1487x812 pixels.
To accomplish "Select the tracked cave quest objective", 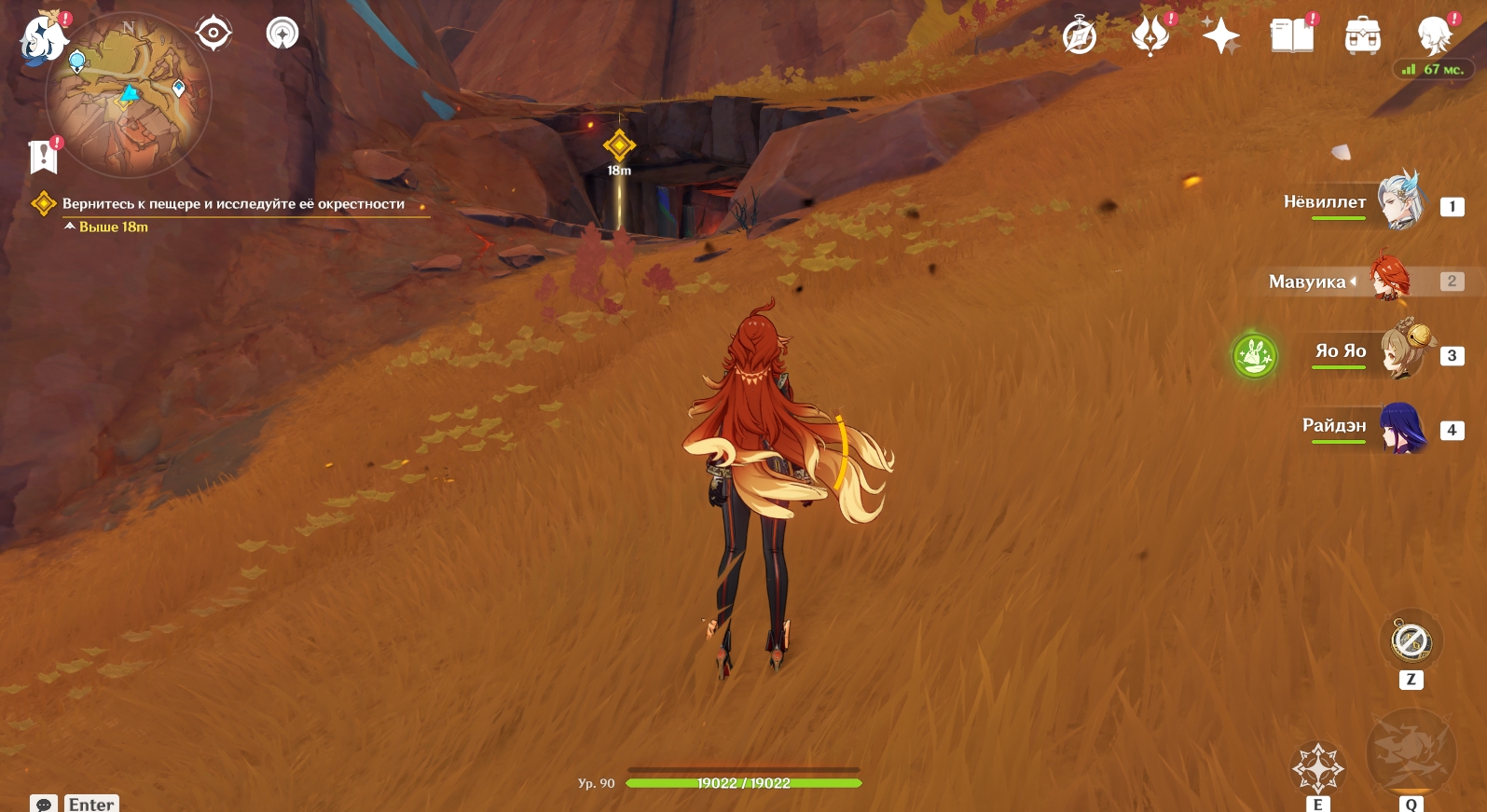I will pyautogui.click(x=233, y=204).
